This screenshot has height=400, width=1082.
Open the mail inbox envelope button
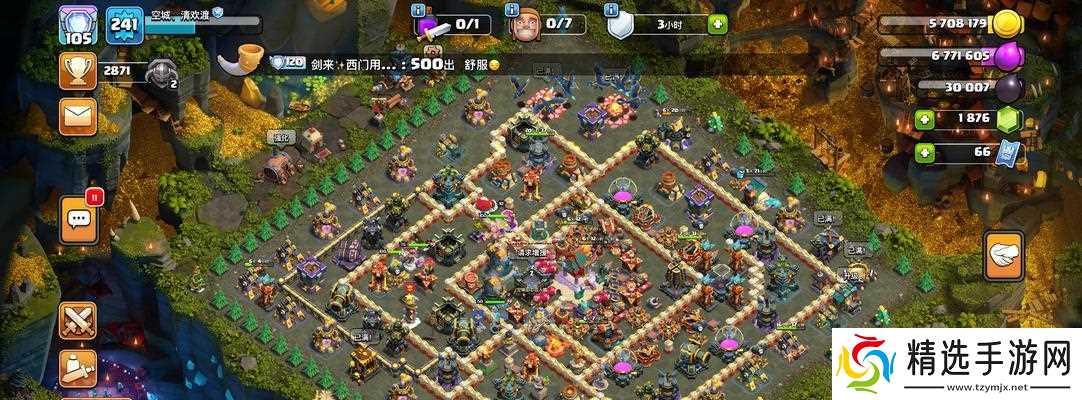(76, 116)
